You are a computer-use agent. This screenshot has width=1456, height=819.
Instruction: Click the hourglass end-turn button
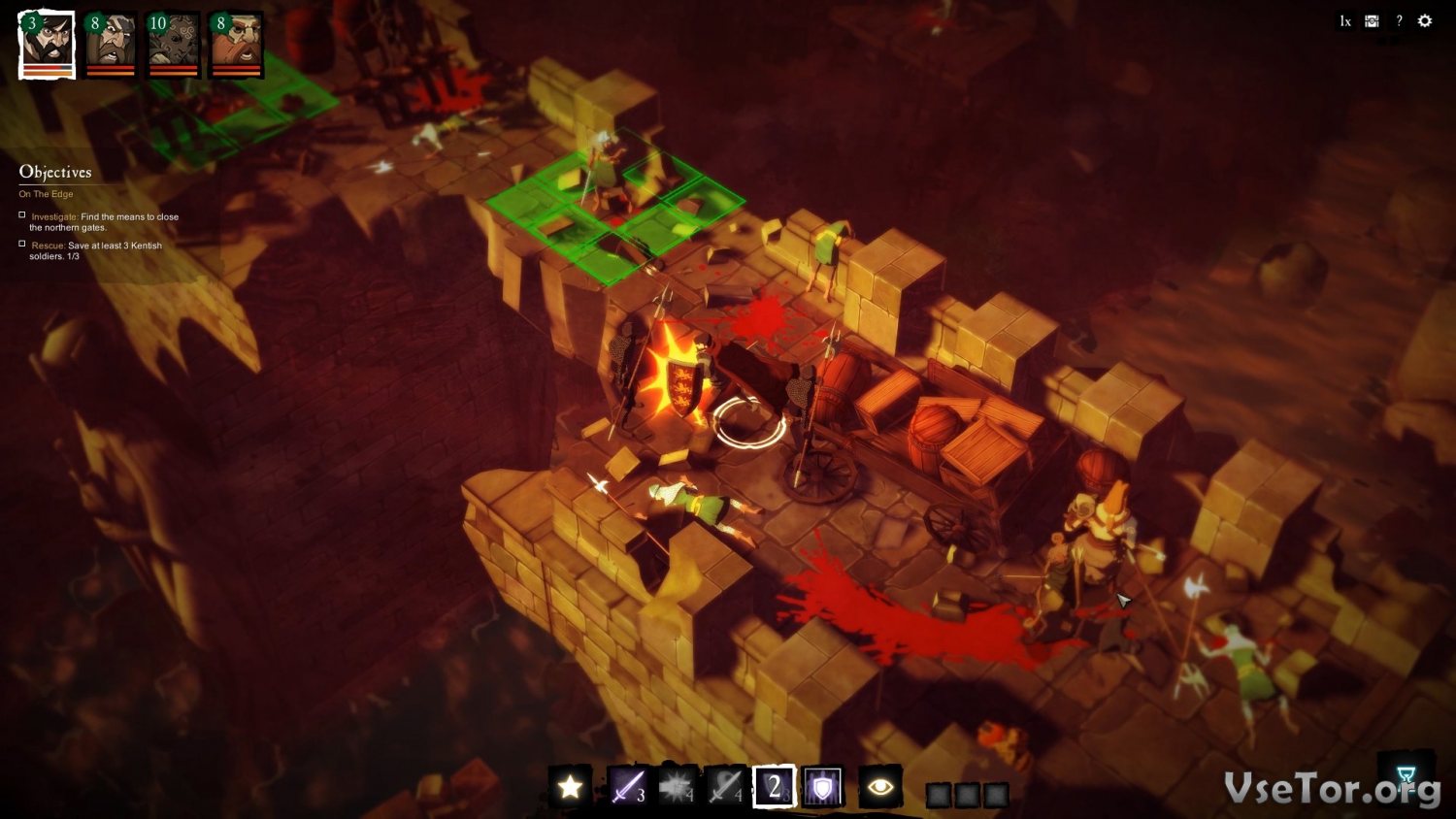tap(1406, 774)
